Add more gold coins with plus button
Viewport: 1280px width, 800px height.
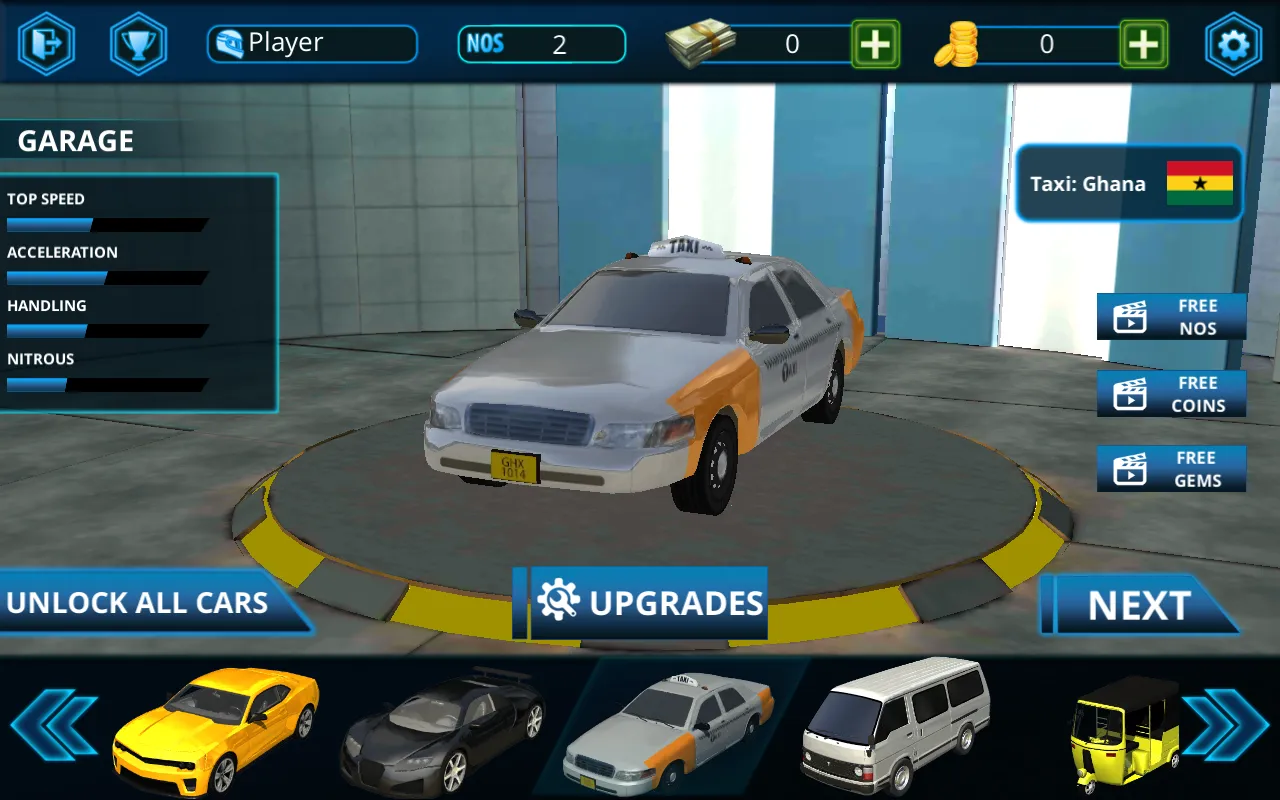coord(1143,45)
